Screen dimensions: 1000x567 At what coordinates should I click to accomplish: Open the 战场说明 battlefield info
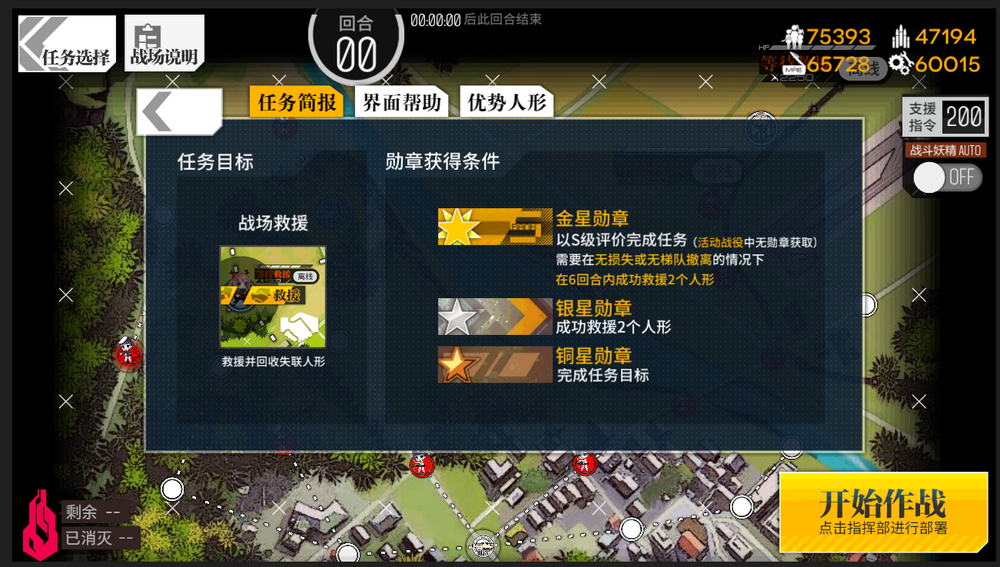[163, 45]
